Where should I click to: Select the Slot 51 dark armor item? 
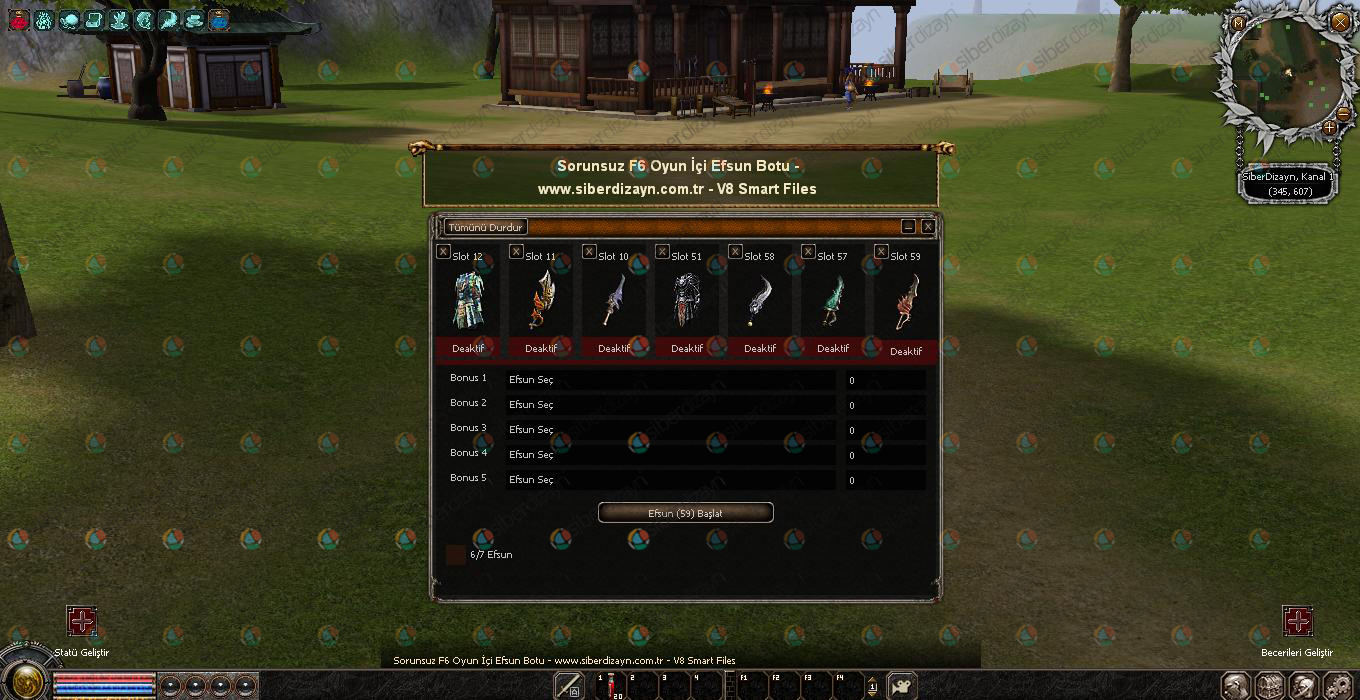click(x=686, y=300)
